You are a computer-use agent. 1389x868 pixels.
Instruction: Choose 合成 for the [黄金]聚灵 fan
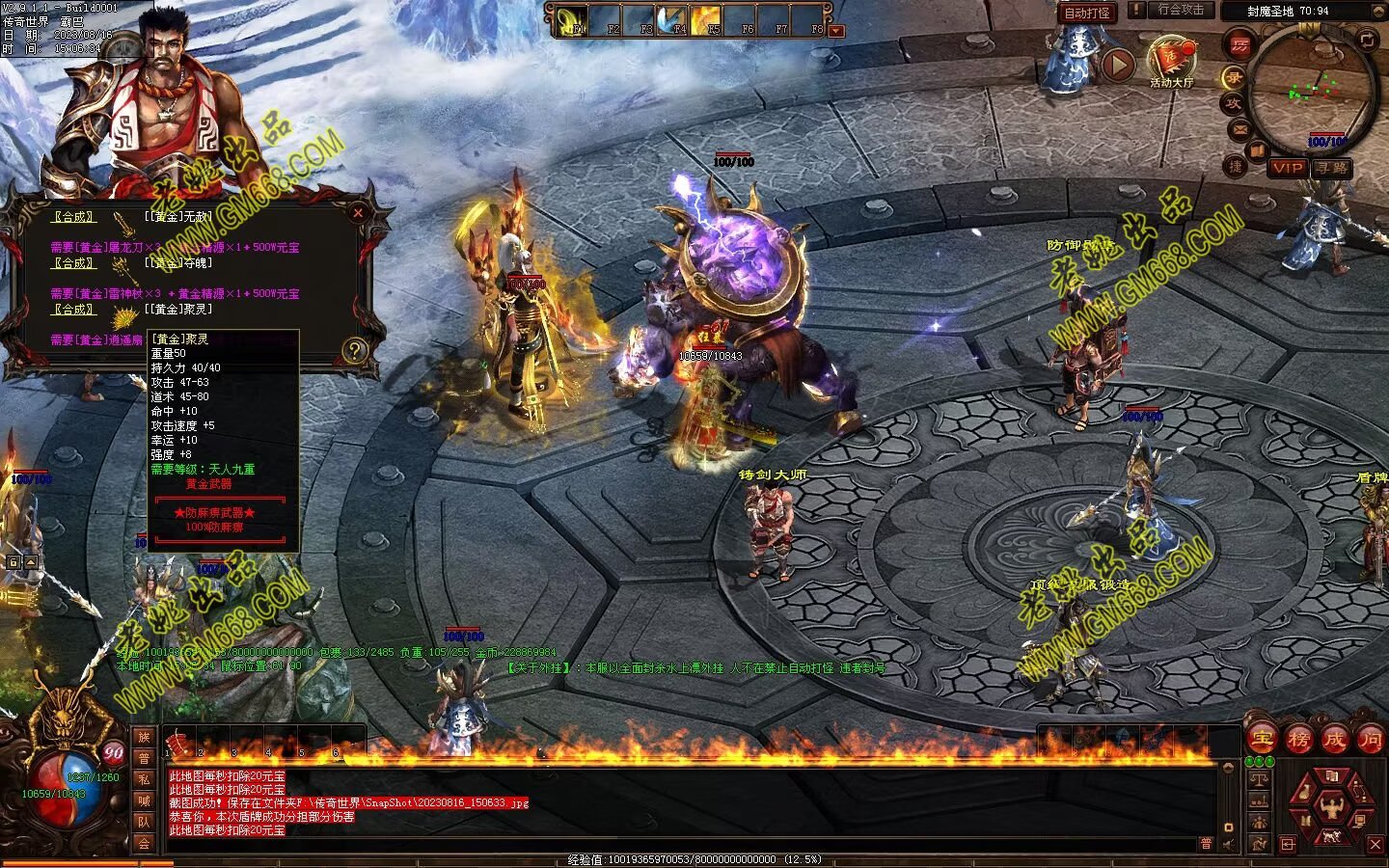click(73, 310)
